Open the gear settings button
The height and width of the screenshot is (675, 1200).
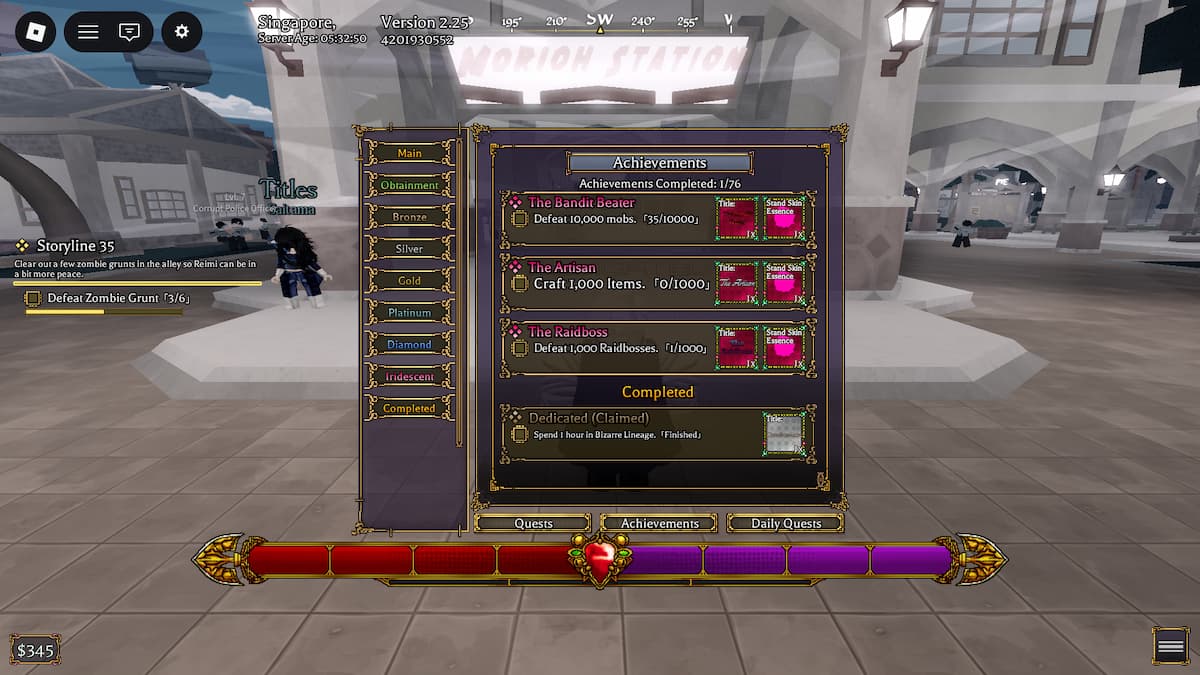tap(181, 32)
